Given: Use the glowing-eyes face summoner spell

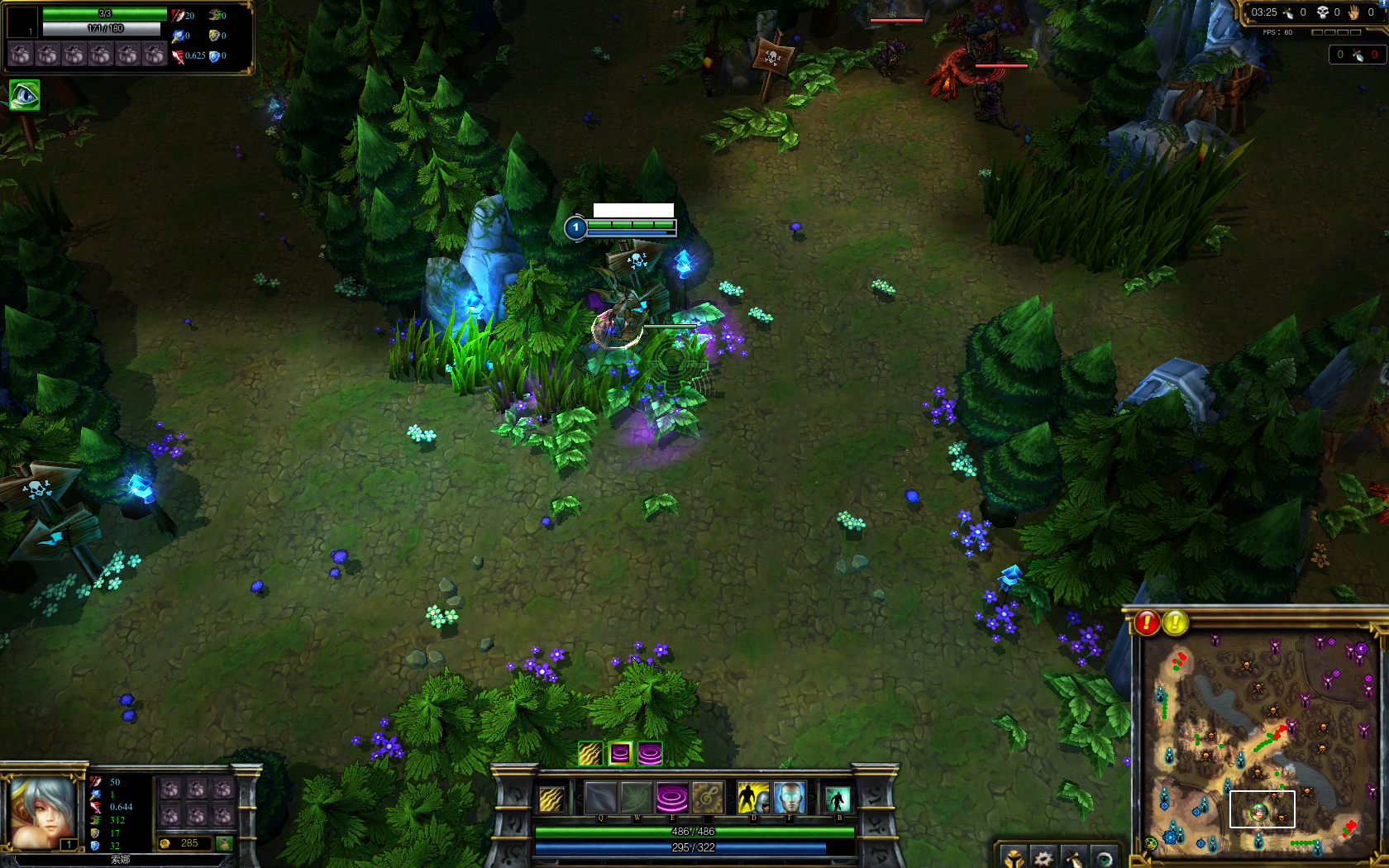Looking at the screenshot, I should click(x=790, y=799).
